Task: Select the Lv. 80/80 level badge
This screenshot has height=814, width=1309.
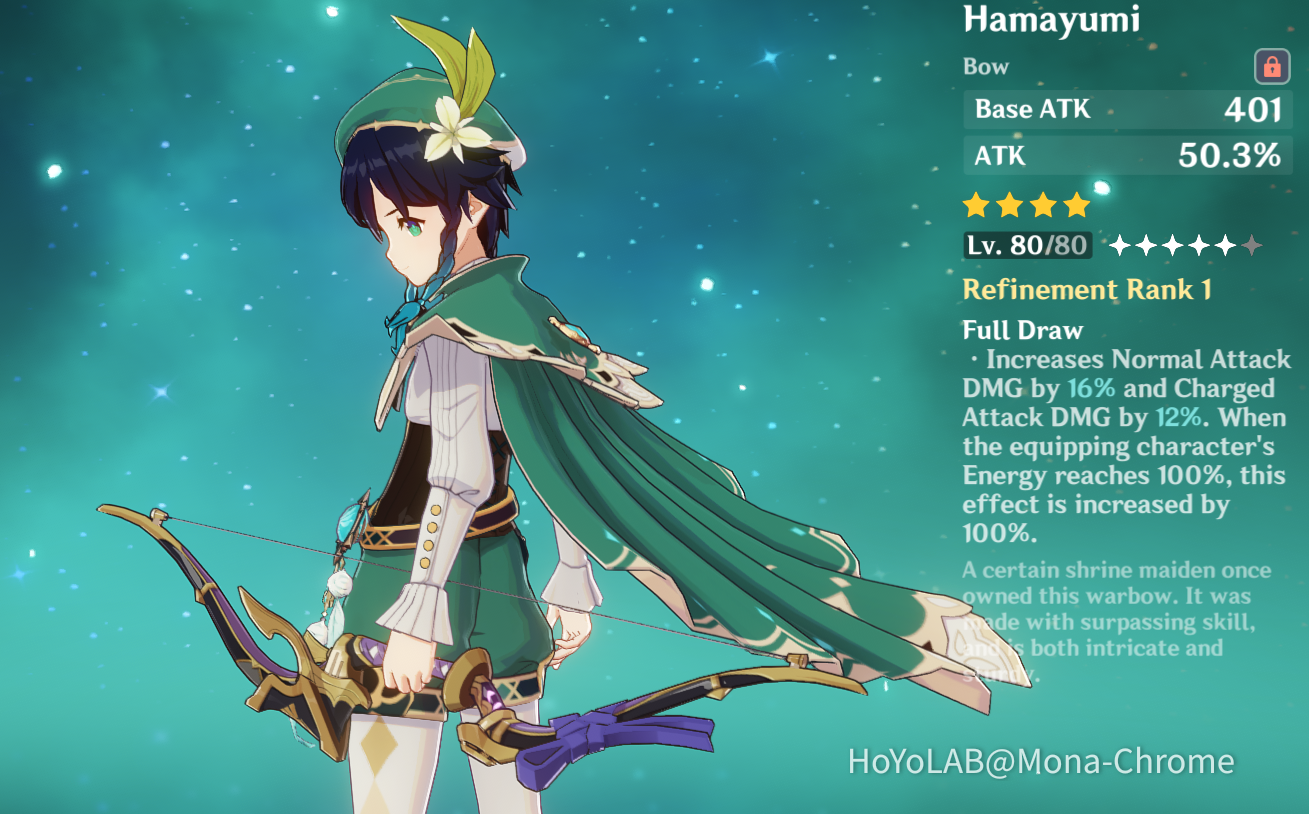Action: click(1027, 243)
